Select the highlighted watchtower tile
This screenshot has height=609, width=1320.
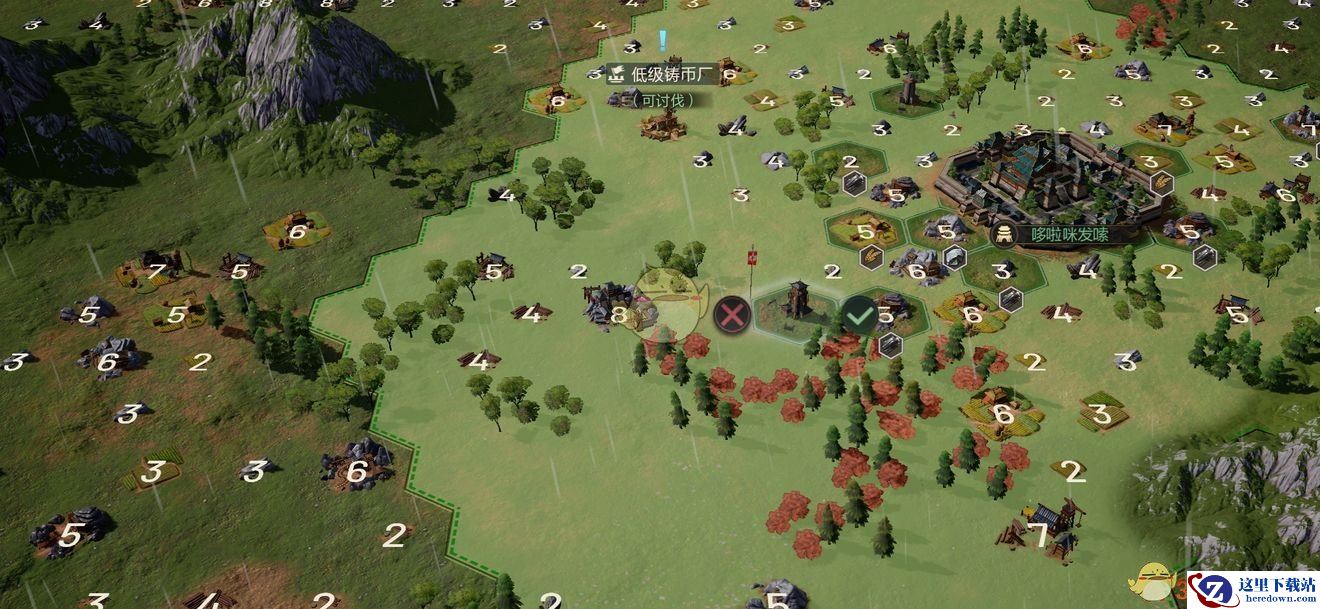pos(796,305)
